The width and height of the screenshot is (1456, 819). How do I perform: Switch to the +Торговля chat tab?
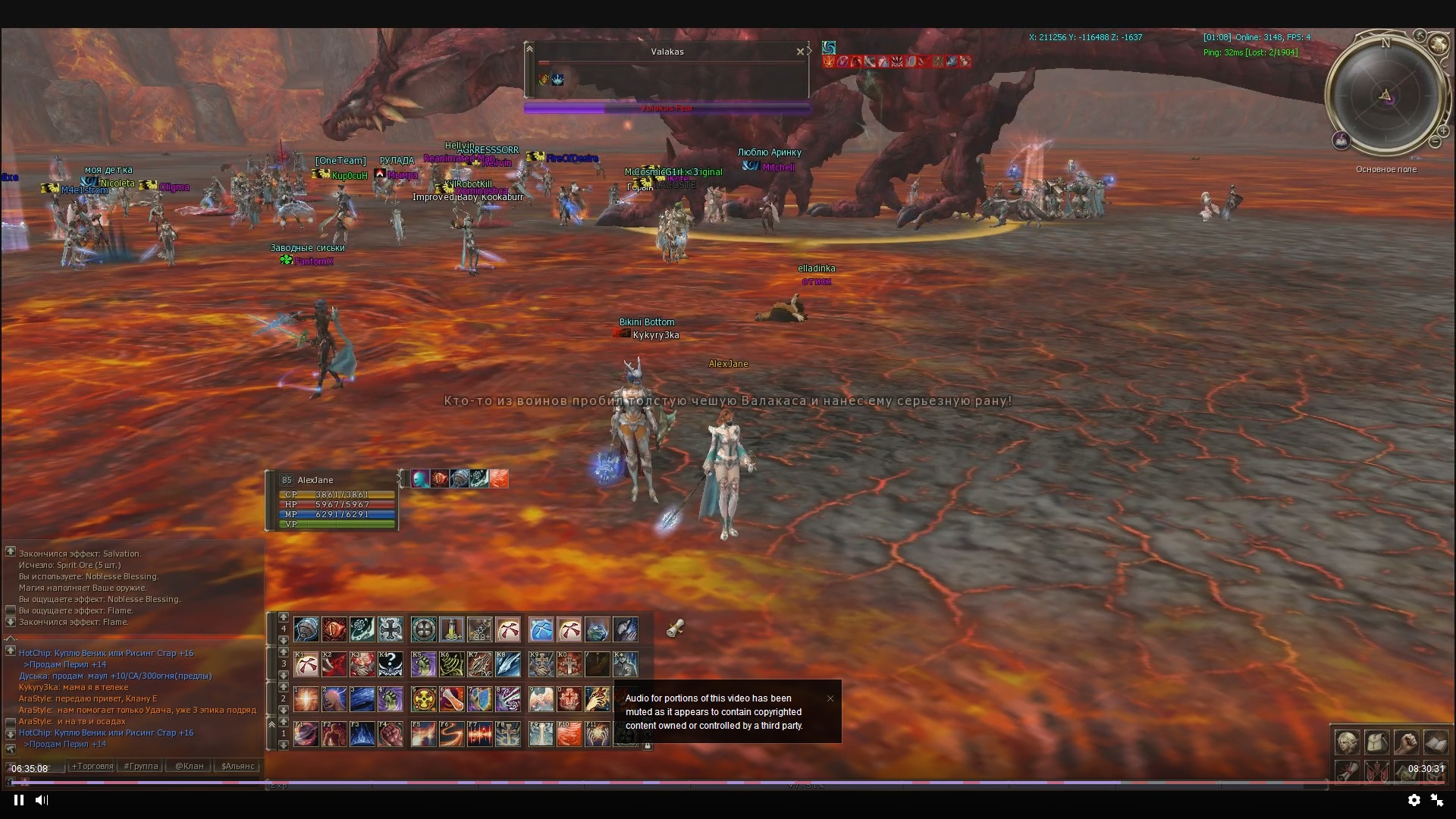click(92, 766)
